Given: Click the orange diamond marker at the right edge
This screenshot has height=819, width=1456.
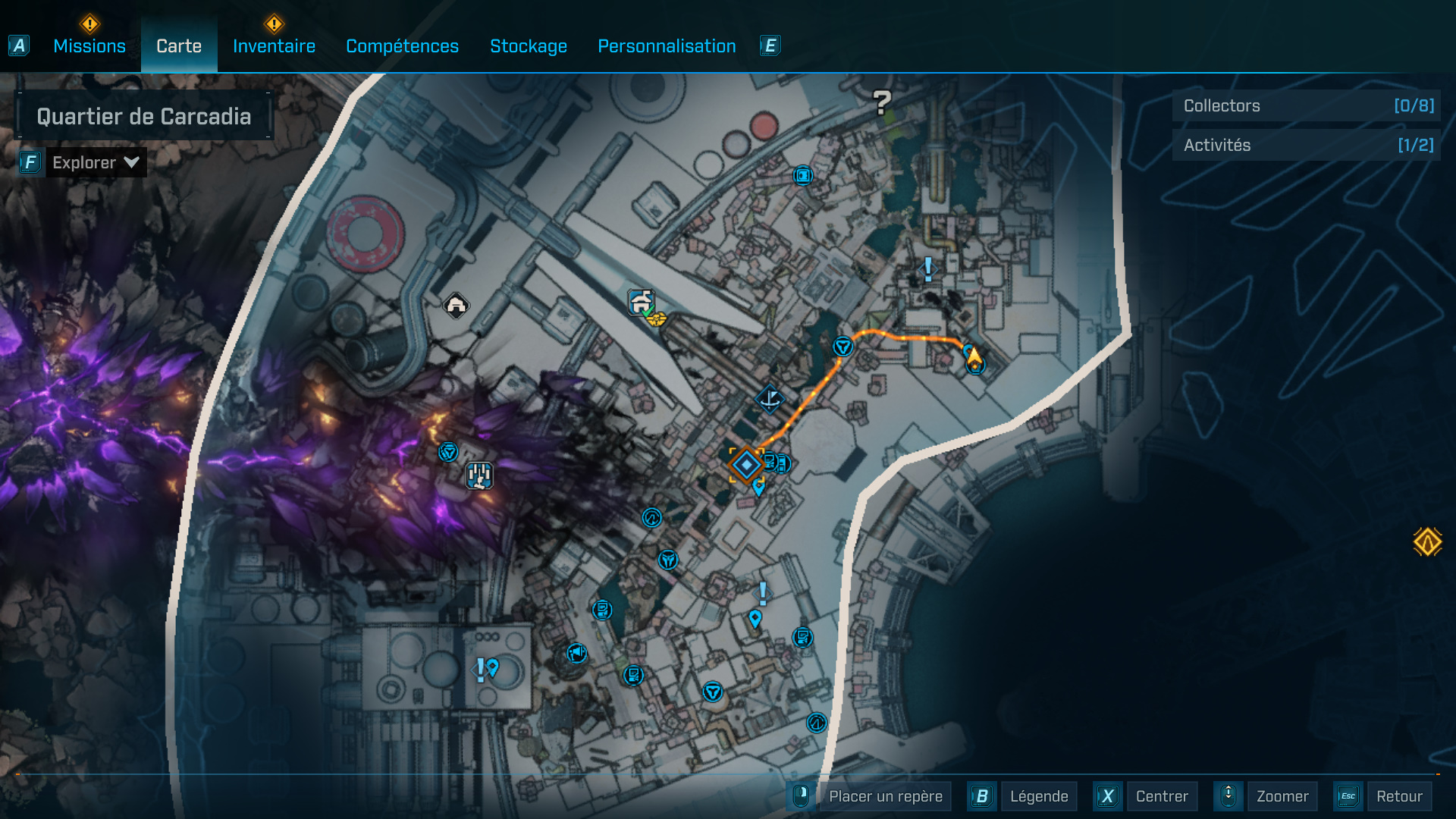Looking at the screenshot, I should tap(1429, 541).
